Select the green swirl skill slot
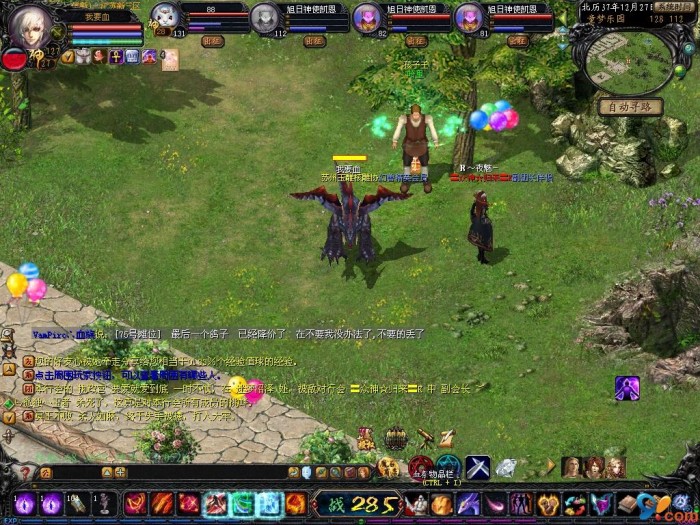Screen dimensions: 700x525 242,504
